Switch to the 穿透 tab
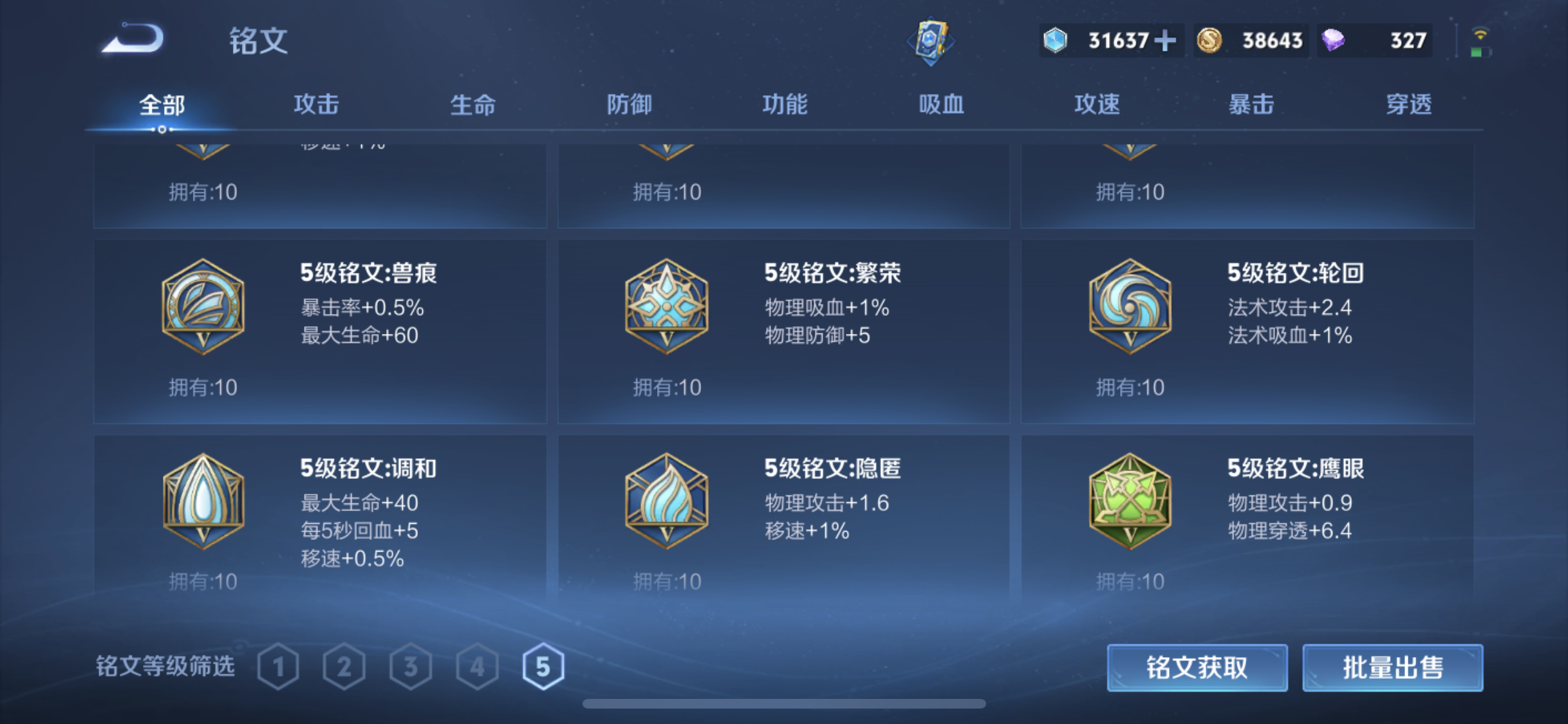Viewport: 1568px width, 724px height. pos(1409,104)
